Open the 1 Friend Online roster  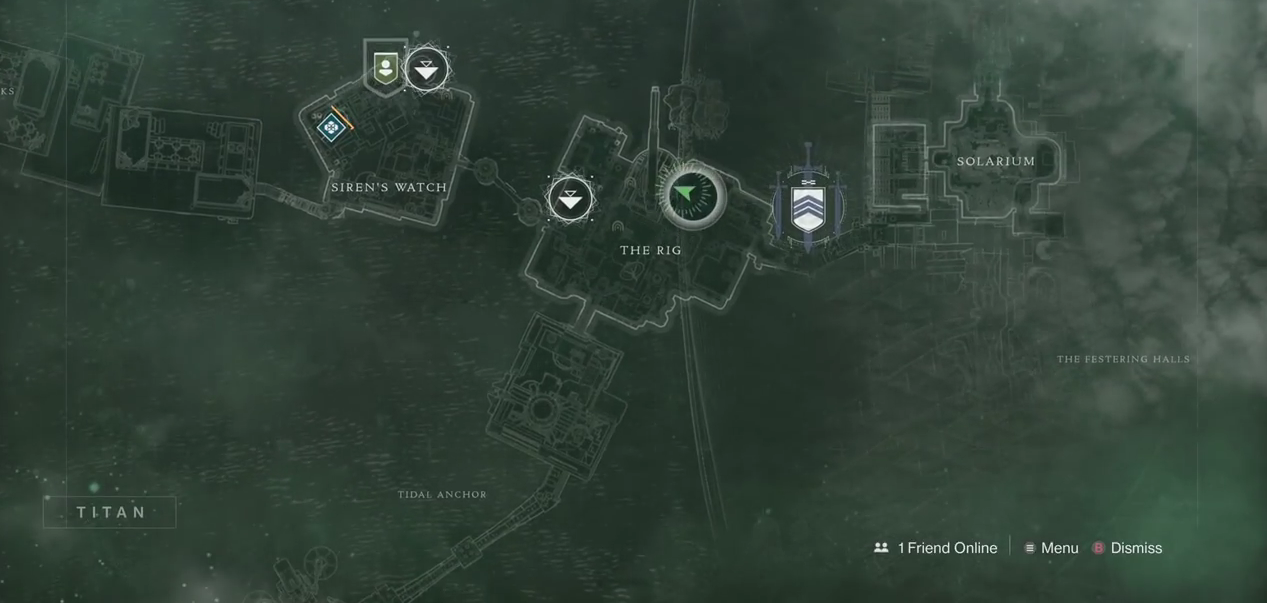point(935,548)
